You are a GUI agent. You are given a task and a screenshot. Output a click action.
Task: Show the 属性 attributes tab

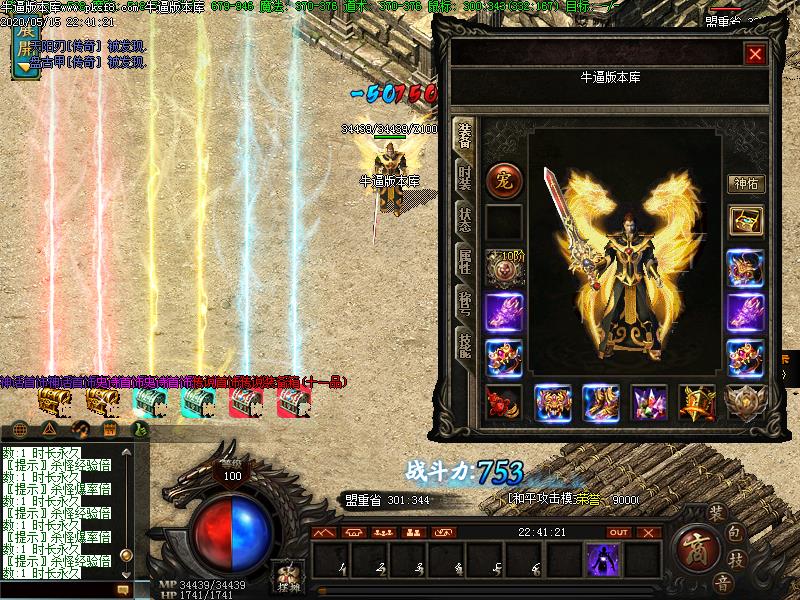point(465,264)
